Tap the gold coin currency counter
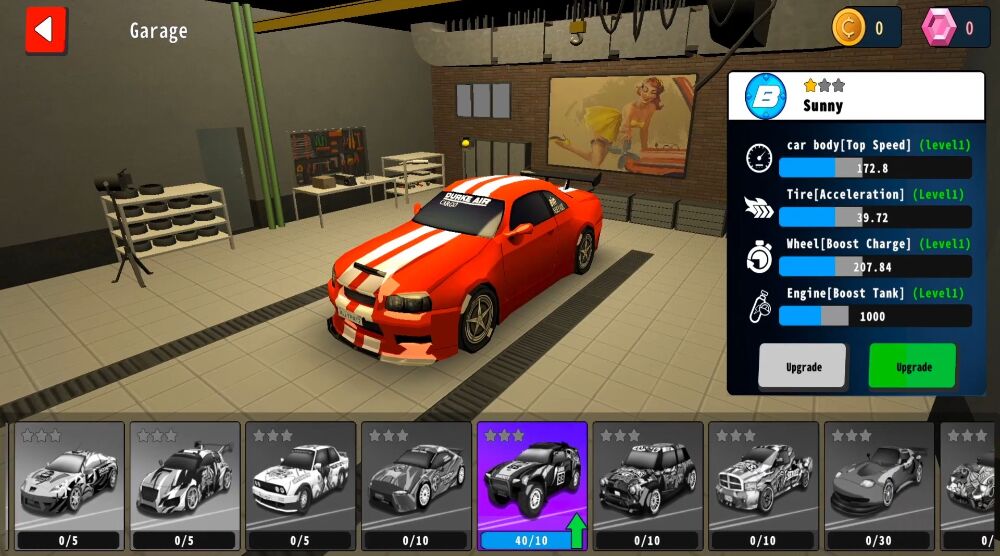This screenshot has width=1000, height=556. [864, 28]
